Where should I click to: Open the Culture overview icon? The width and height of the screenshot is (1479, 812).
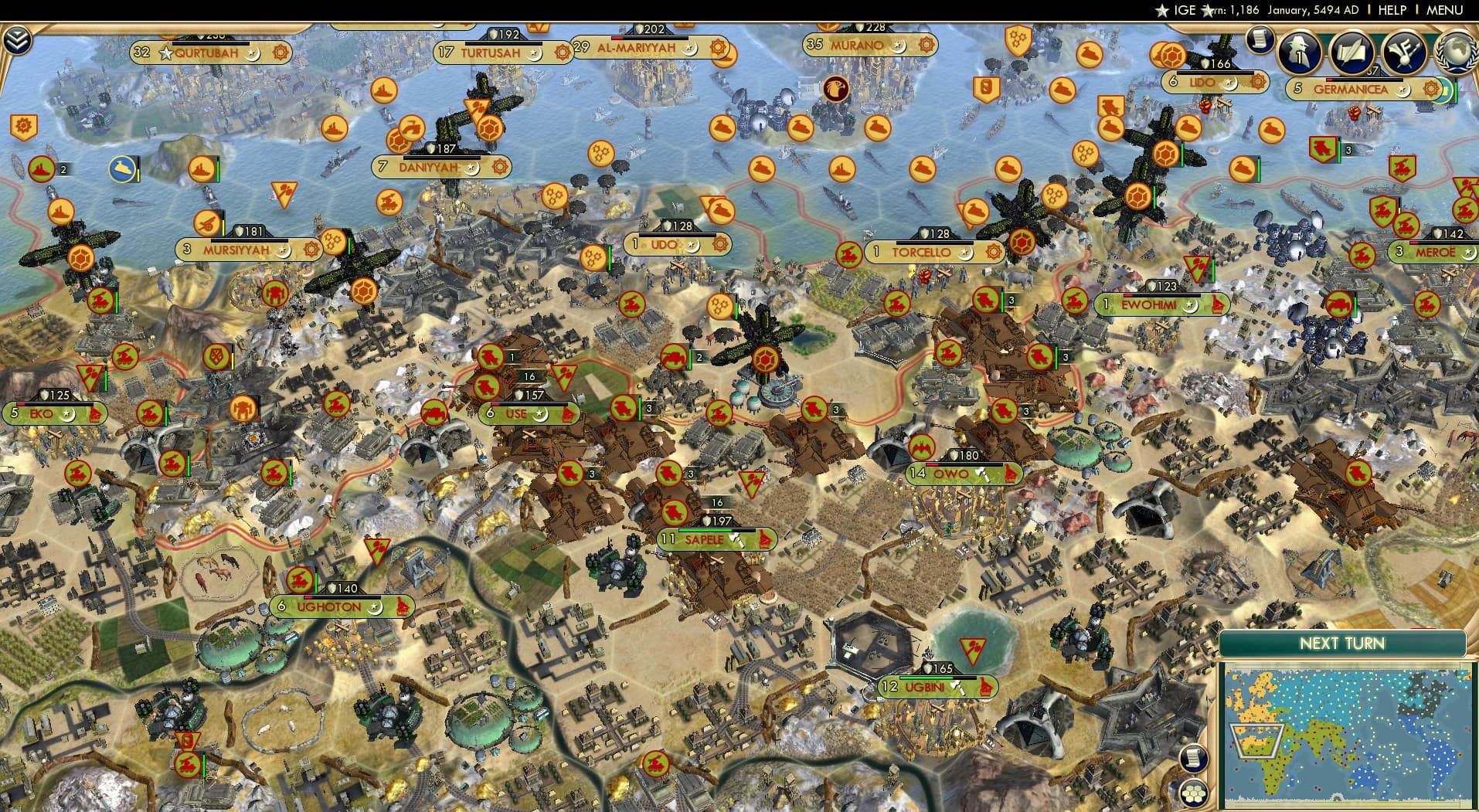click(1402, 54)
